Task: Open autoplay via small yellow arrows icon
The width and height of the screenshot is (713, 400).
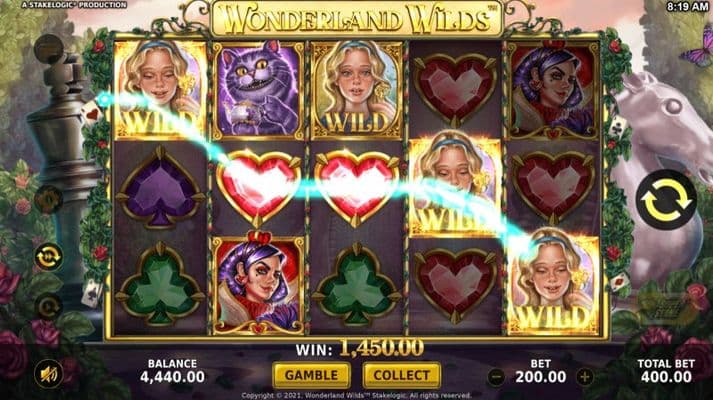Action: 47,257
